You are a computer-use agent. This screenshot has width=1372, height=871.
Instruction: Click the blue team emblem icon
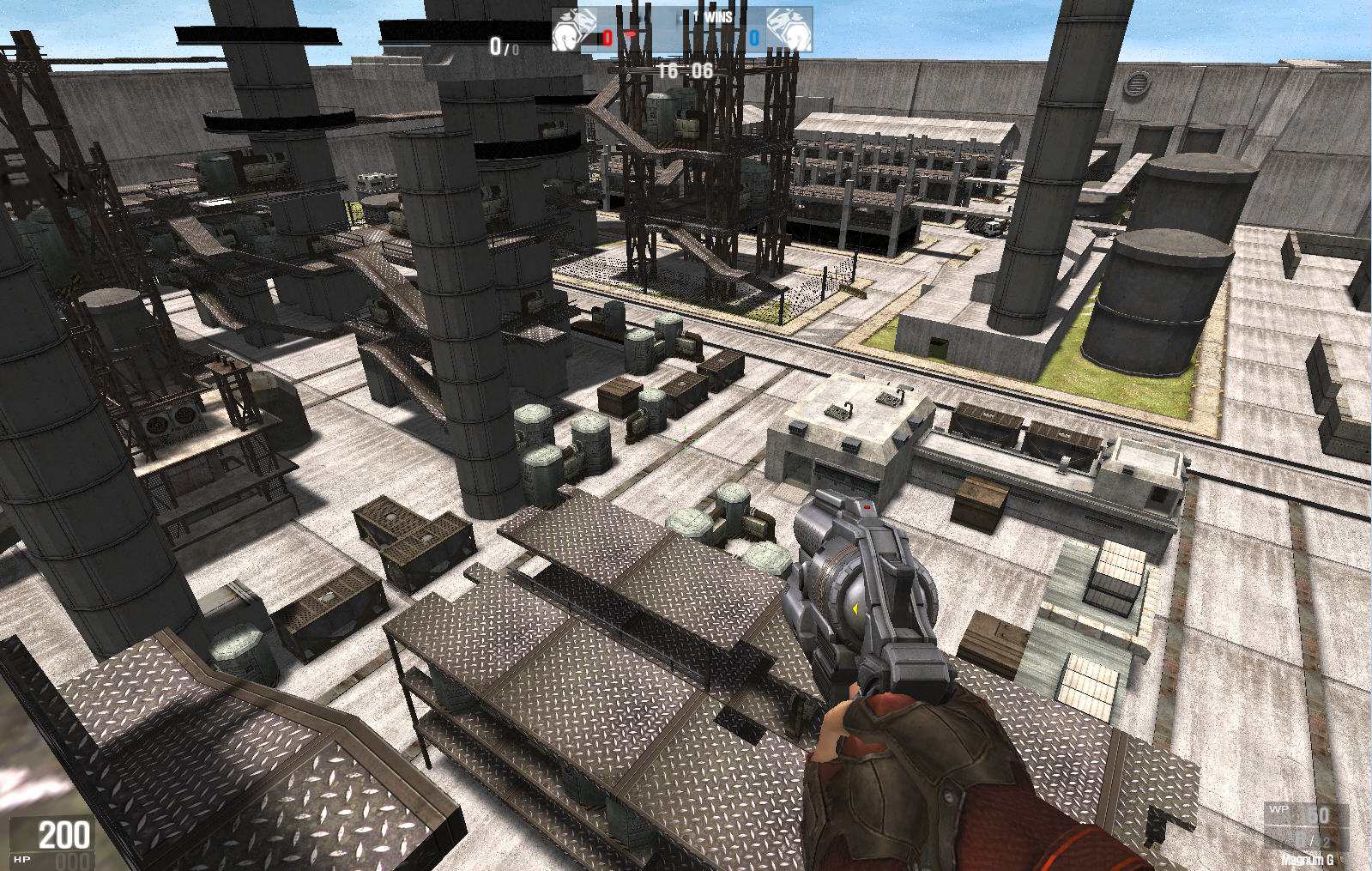tap(789, 30)
